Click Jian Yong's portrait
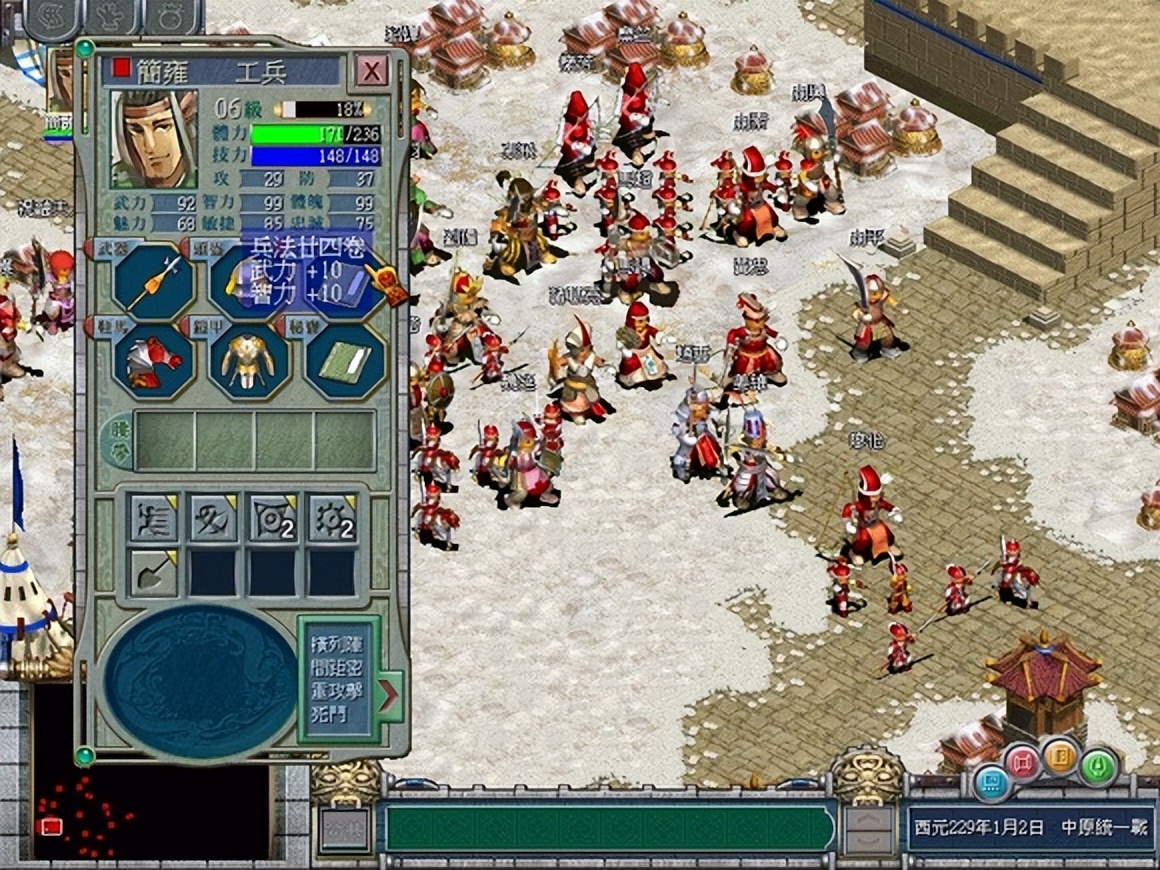The width and height of the screenshot is (1160, 870). tap(154, 139)
